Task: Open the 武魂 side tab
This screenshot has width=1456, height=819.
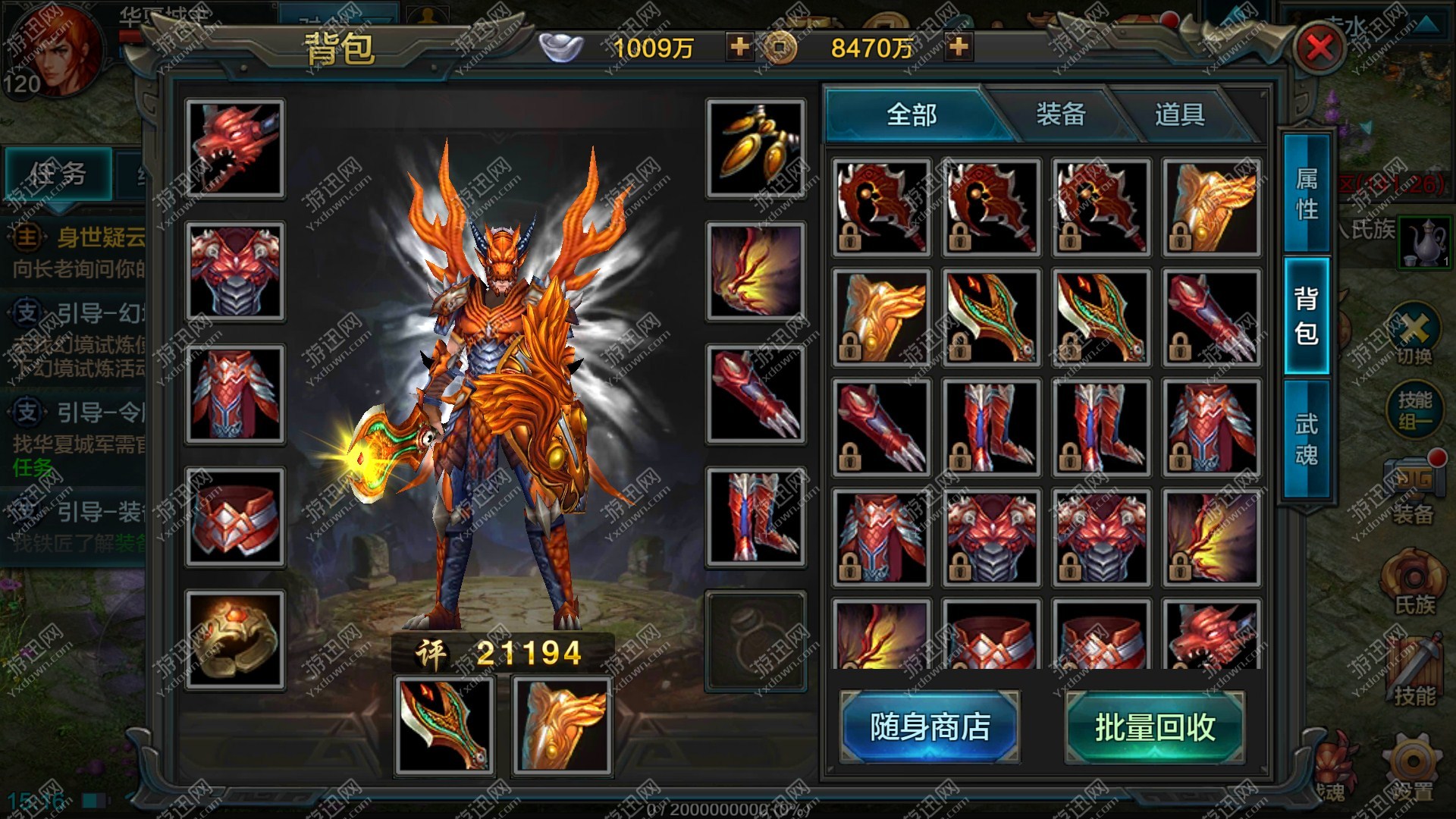Action: (x=1306, y=438)
